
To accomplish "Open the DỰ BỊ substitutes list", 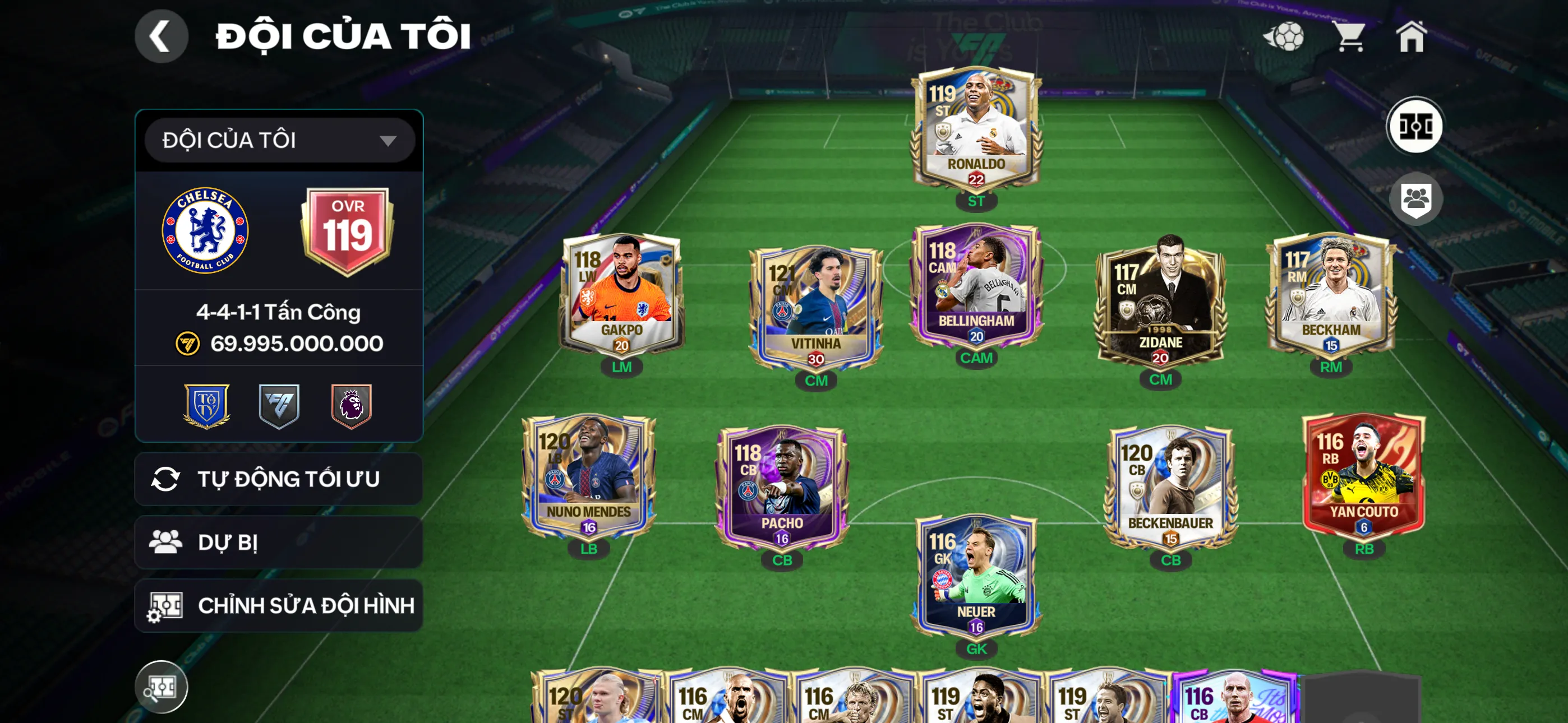I will [279, 543].
